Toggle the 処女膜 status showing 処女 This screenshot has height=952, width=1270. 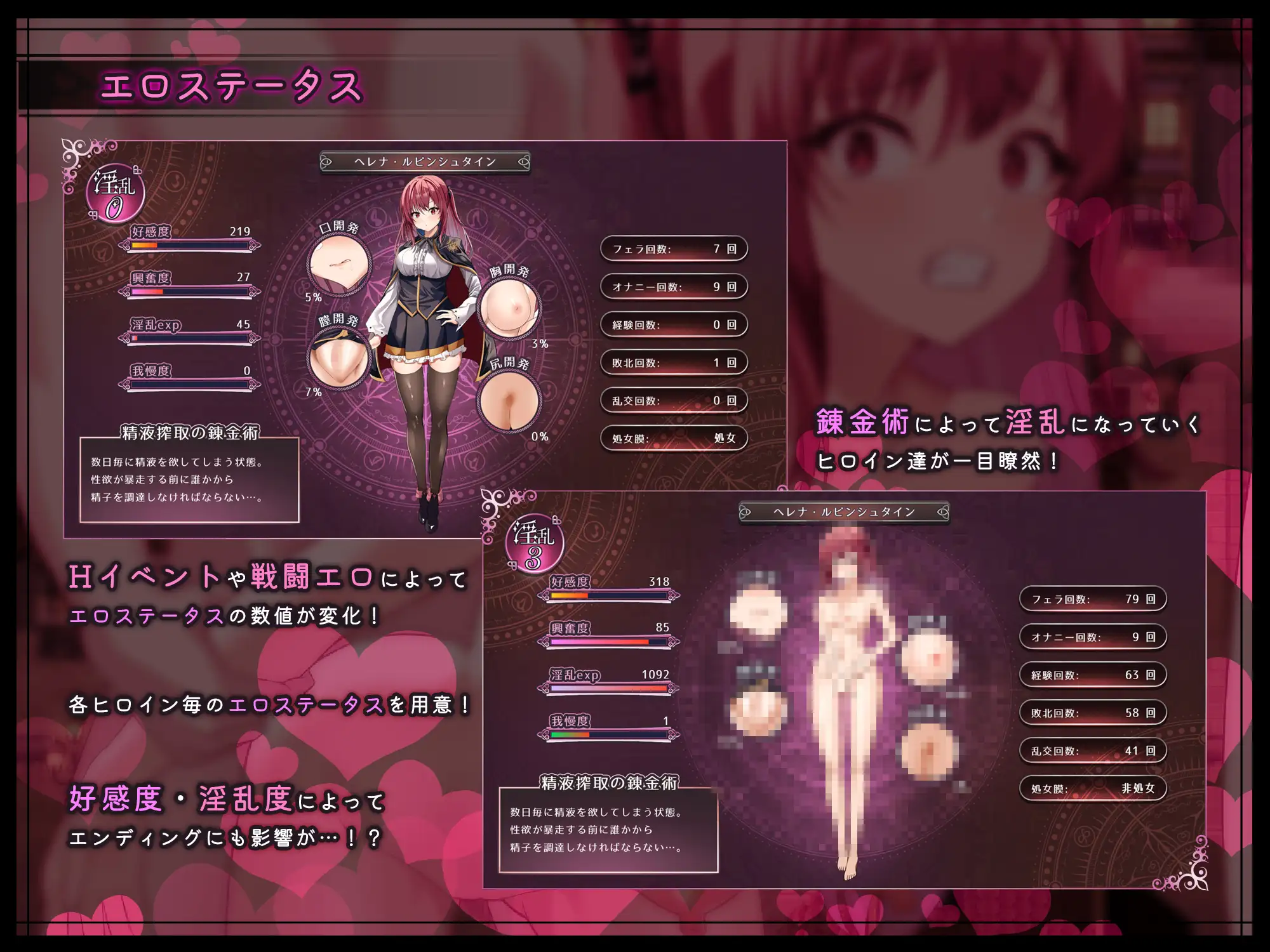tap(672, 438)
